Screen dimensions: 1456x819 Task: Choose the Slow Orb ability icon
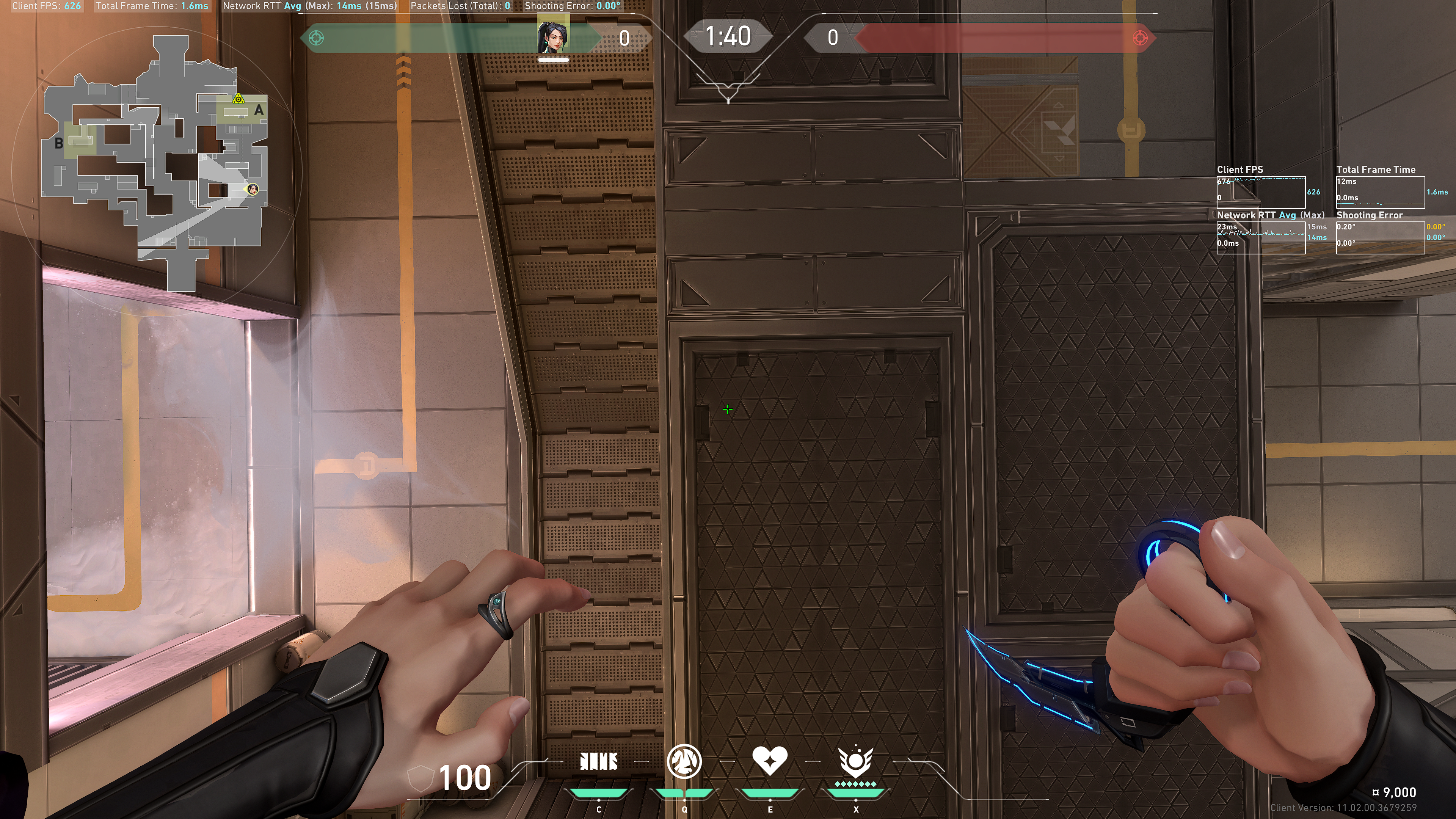coord(684,761)
